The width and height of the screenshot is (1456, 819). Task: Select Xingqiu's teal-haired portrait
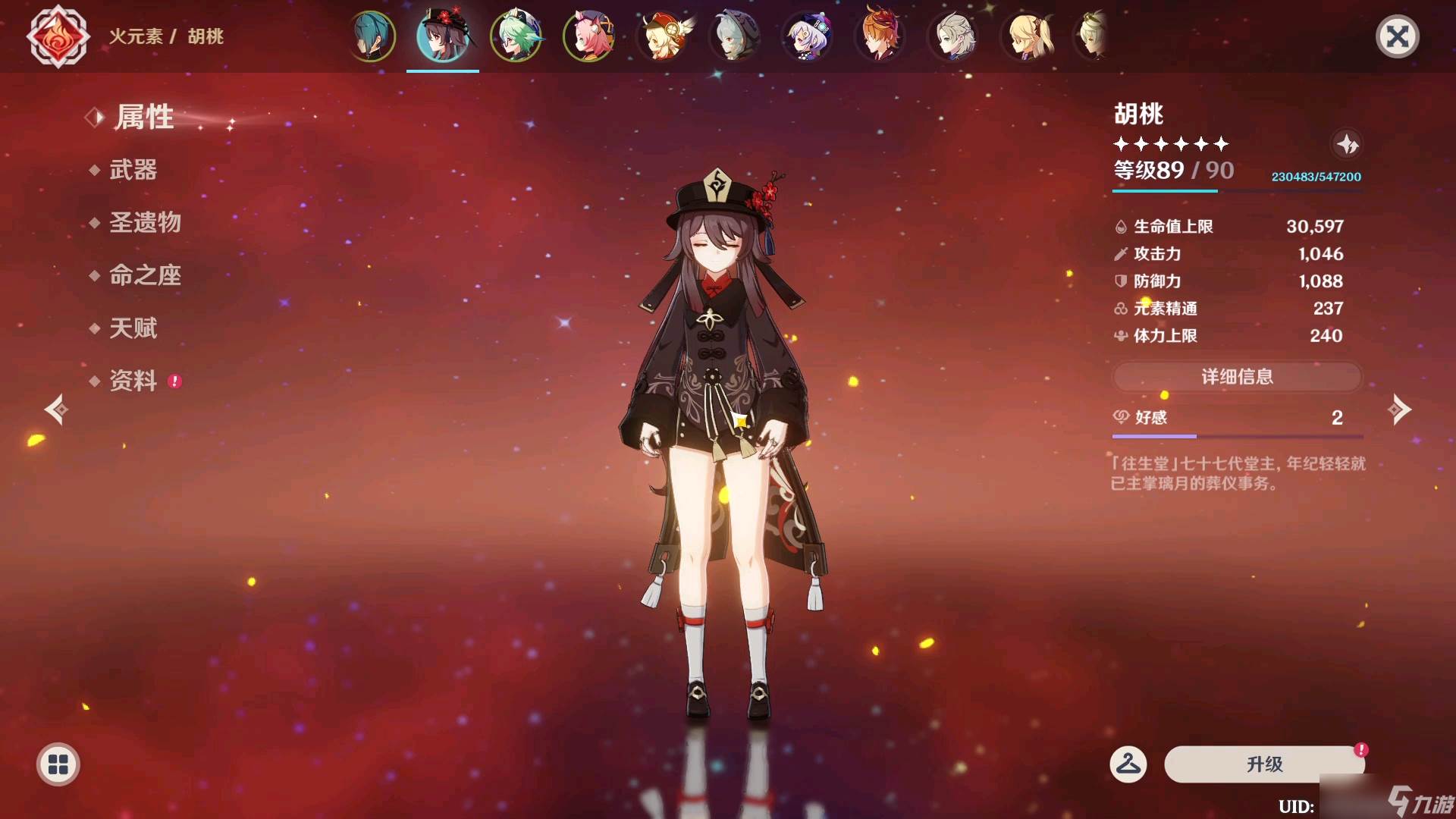[372, 36]
